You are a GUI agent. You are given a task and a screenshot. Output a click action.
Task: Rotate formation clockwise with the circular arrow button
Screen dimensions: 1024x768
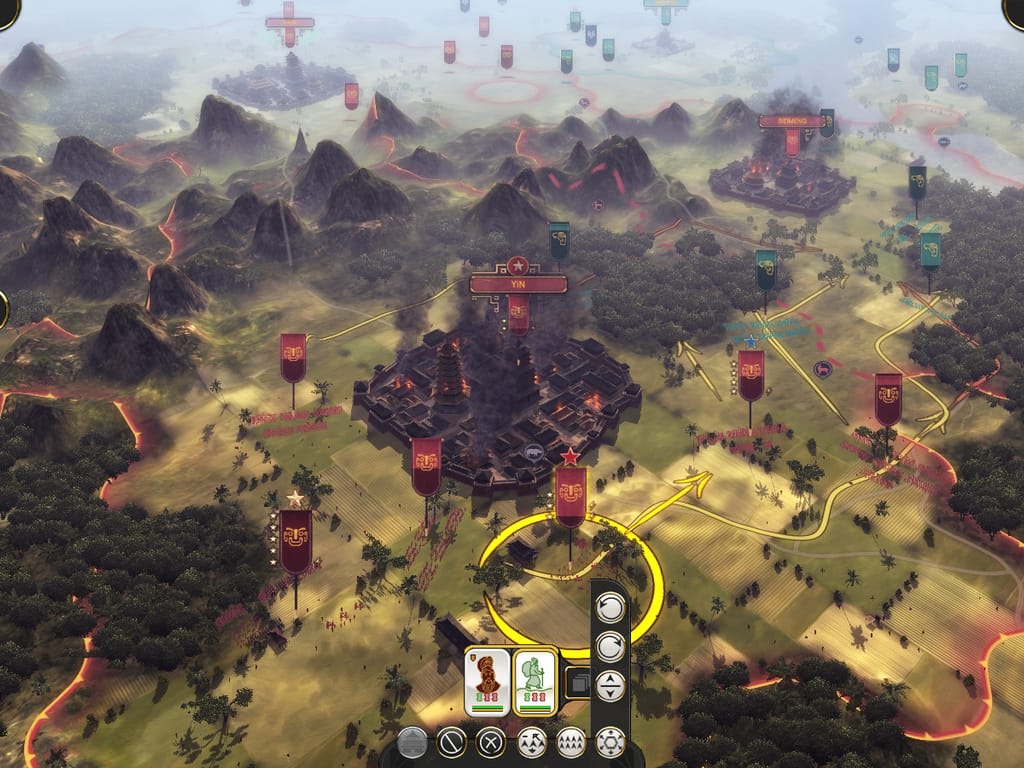[x=610, y=646]
